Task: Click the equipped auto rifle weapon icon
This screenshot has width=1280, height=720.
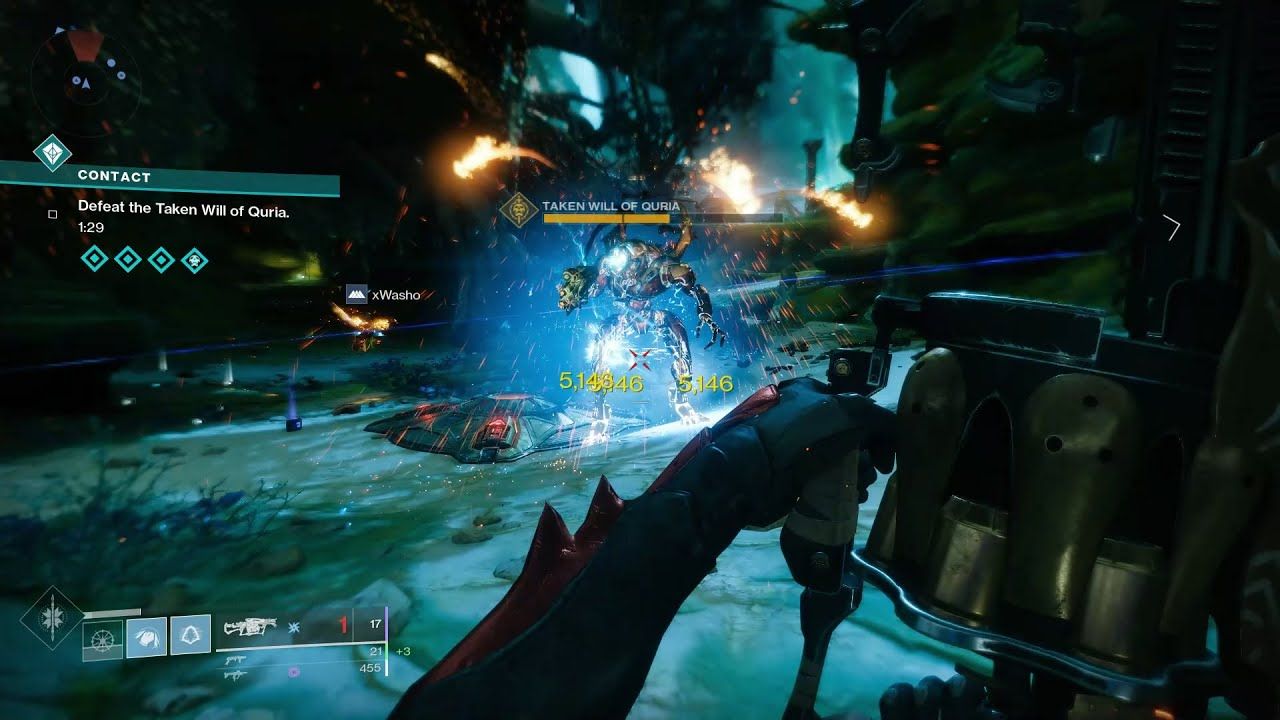Action: [250, 628]
